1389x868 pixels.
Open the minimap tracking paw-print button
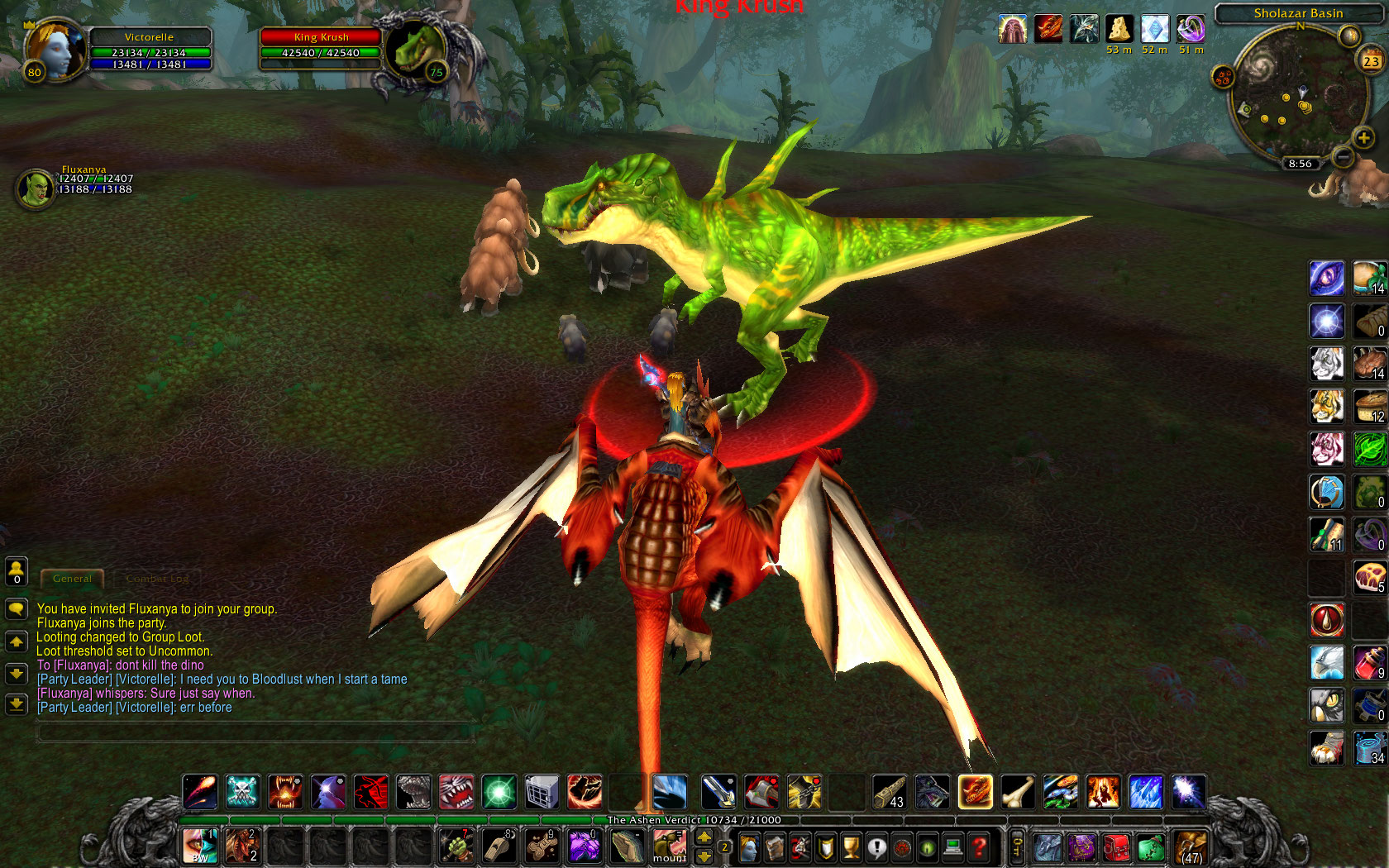point(1223,79)
